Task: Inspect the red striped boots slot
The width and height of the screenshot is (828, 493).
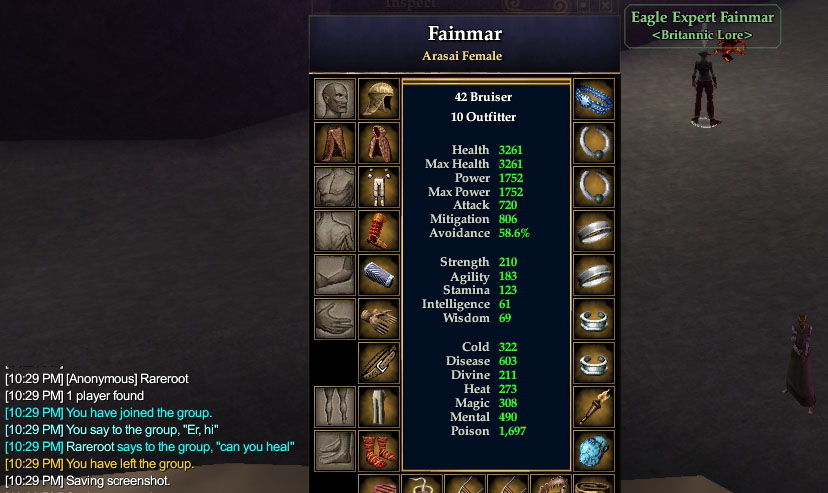Action: (x=379, y=450)
